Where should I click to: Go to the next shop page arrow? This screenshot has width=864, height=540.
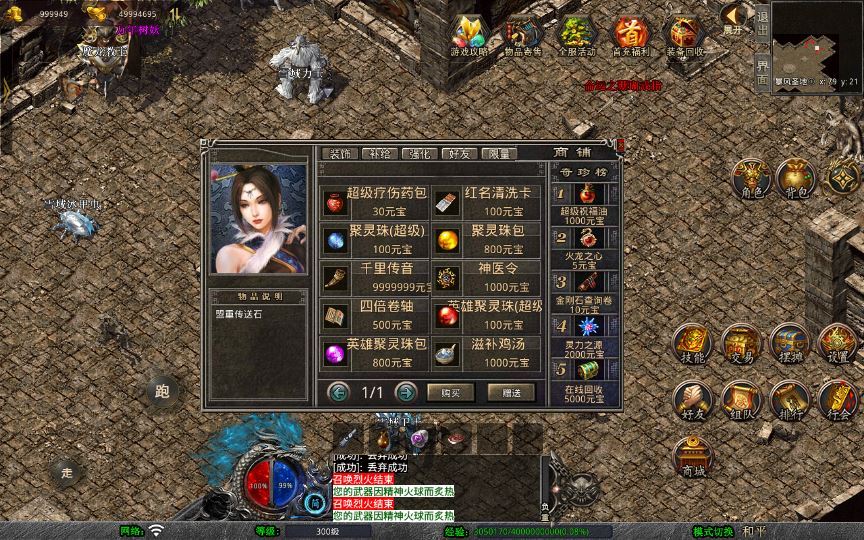coord(405,392)
